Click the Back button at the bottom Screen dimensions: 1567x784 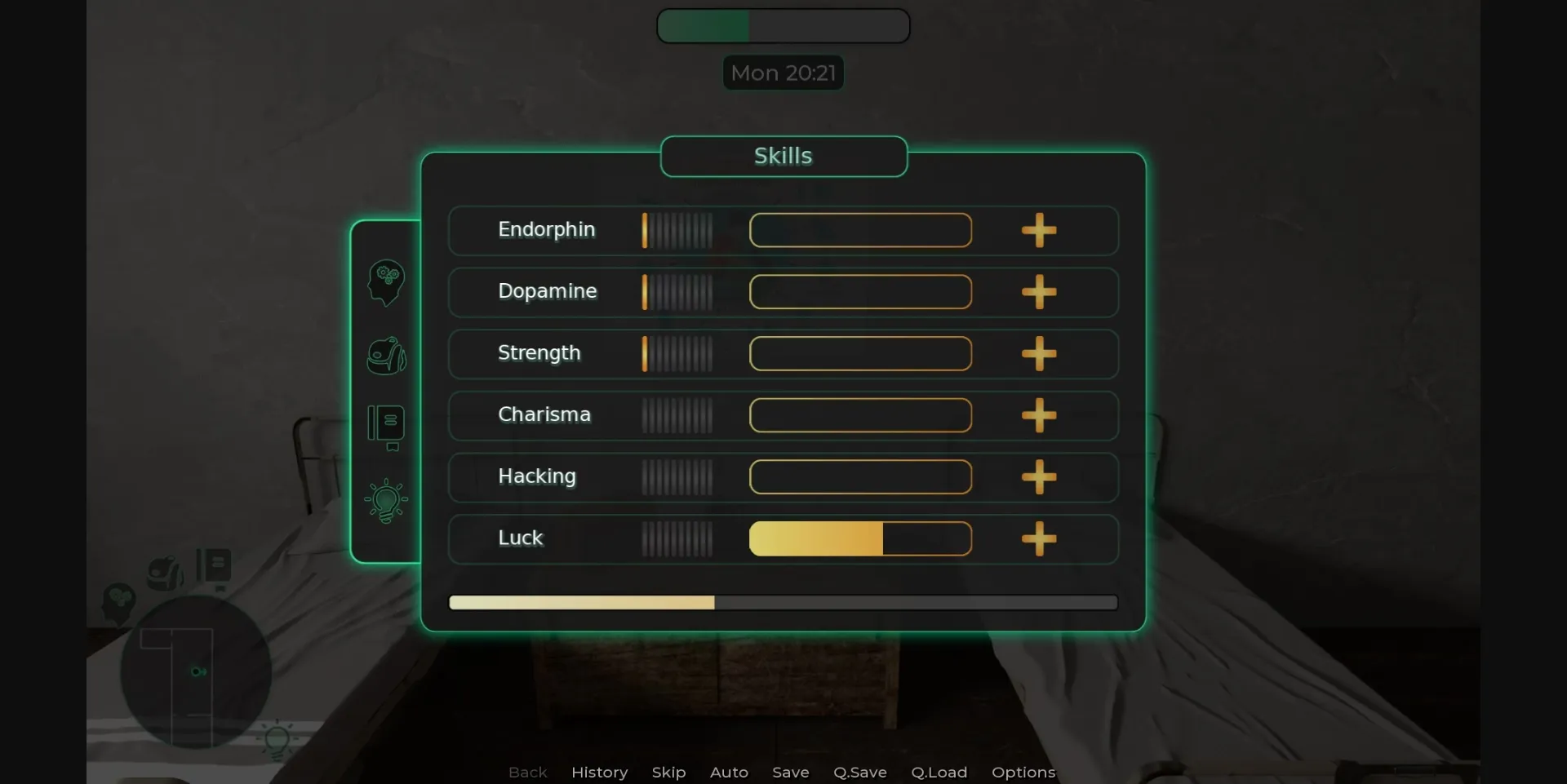click(x=527, y=772)
